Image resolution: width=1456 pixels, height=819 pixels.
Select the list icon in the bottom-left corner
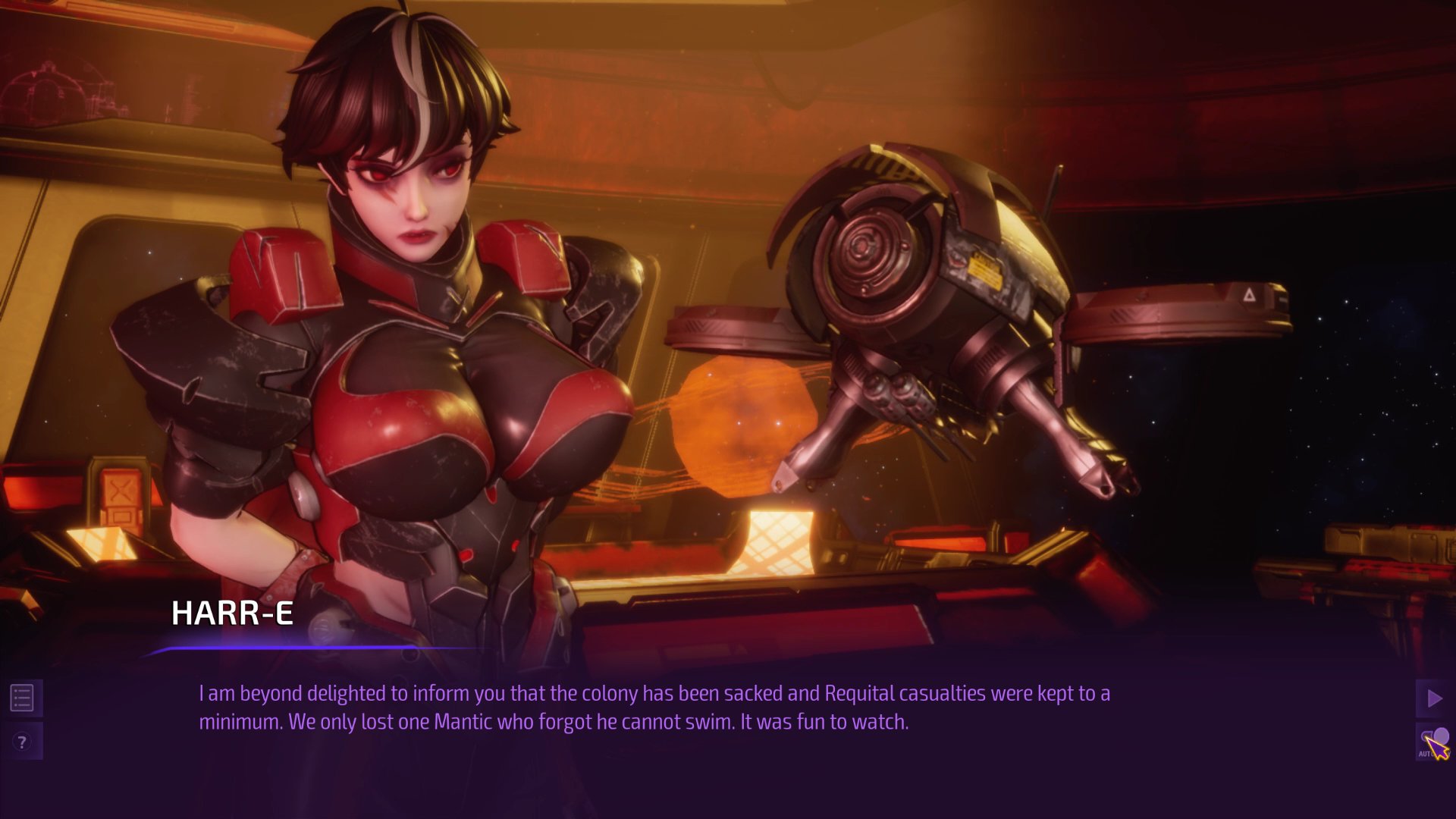pyautogui.click(x=23, y=698)
